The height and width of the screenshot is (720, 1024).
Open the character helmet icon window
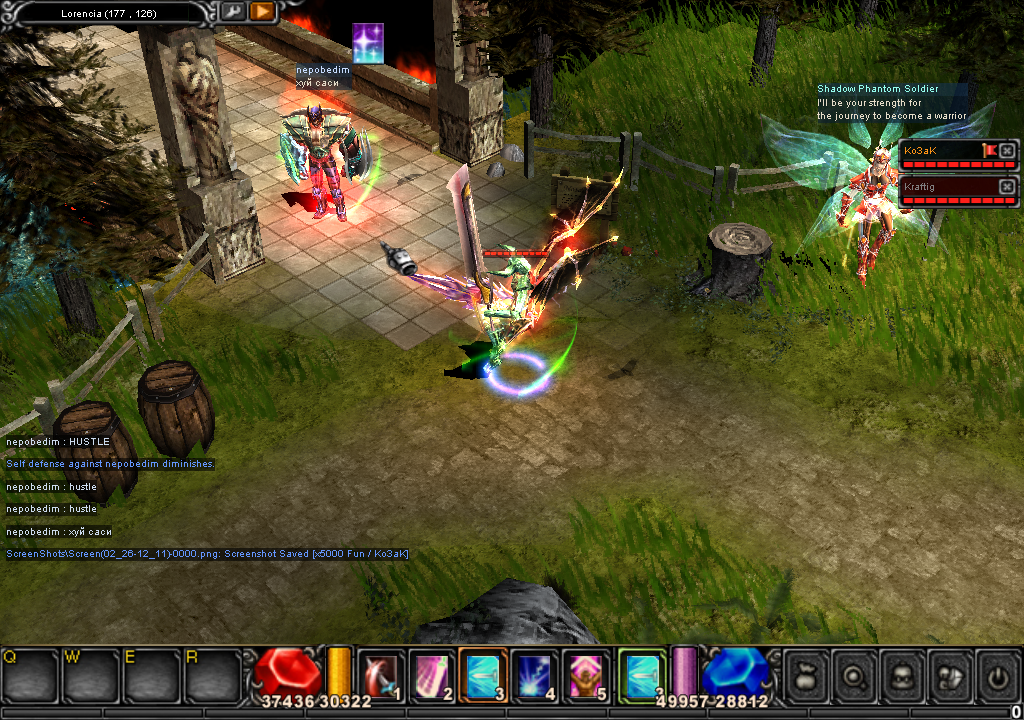click(x=902, y=677)
